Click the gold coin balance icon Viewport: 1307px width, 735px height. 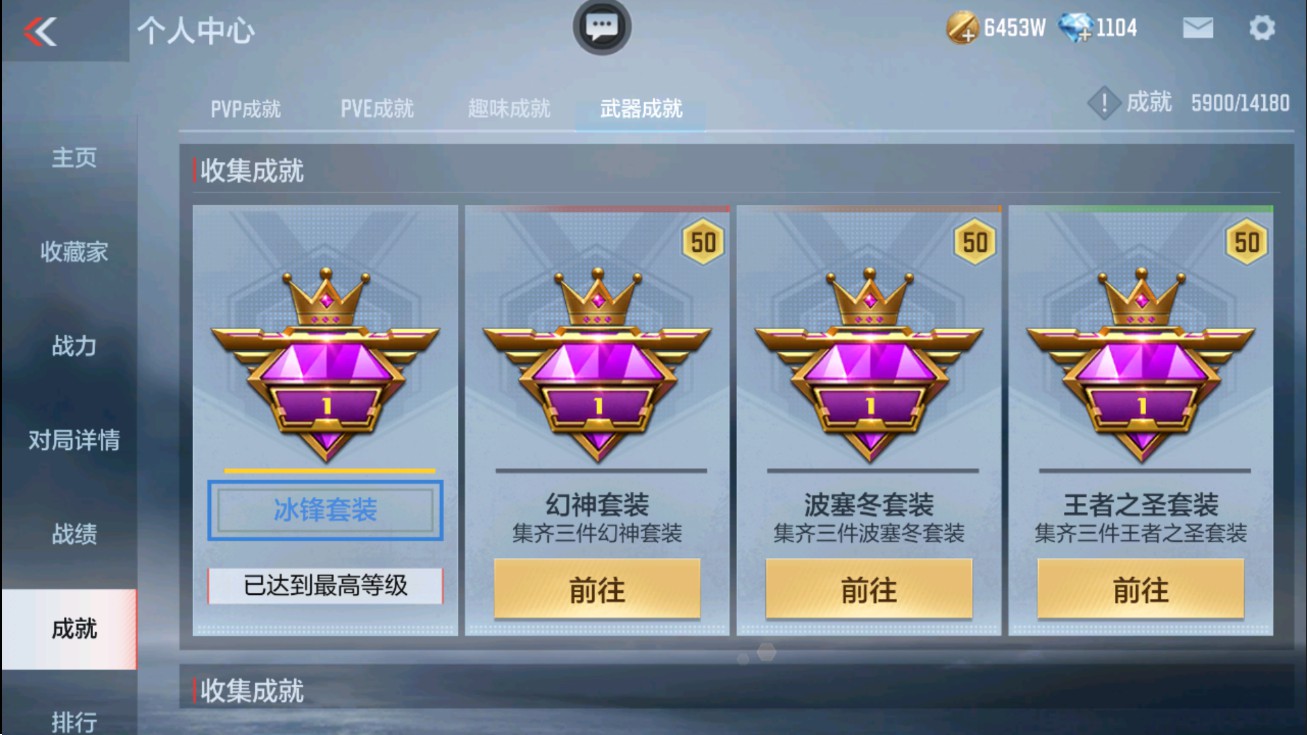(962, 27)
